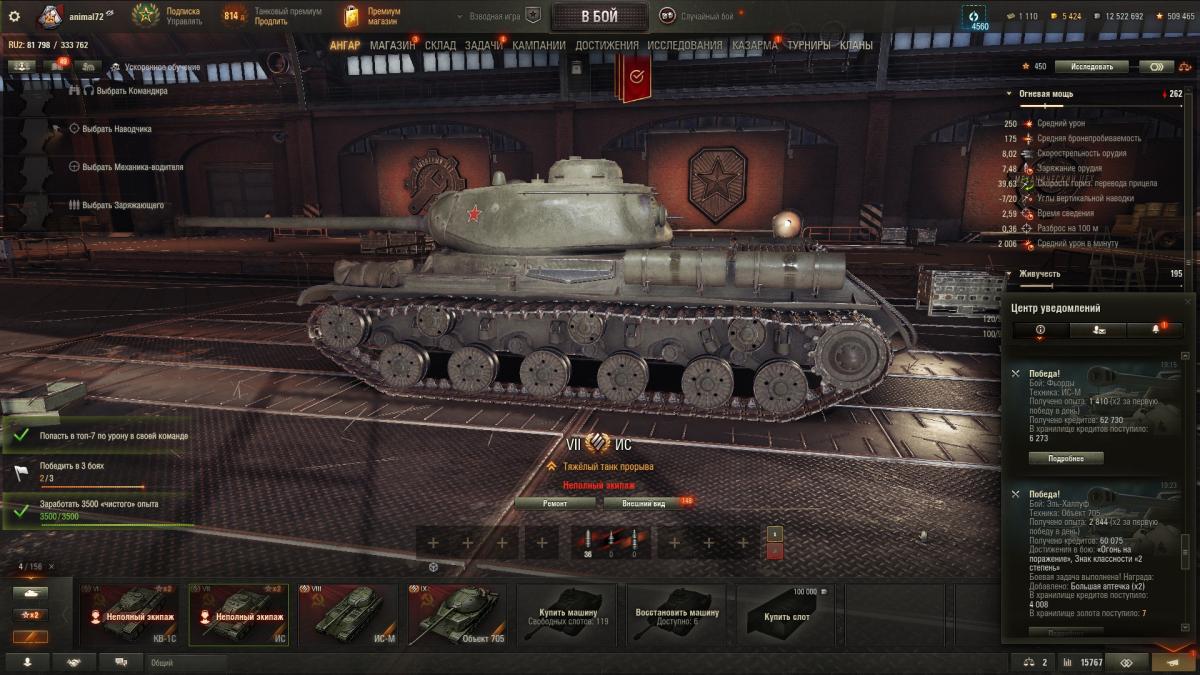Open the Внешний вид customization
Viewport: 1200px width, 675px height.
pos(644,503)
